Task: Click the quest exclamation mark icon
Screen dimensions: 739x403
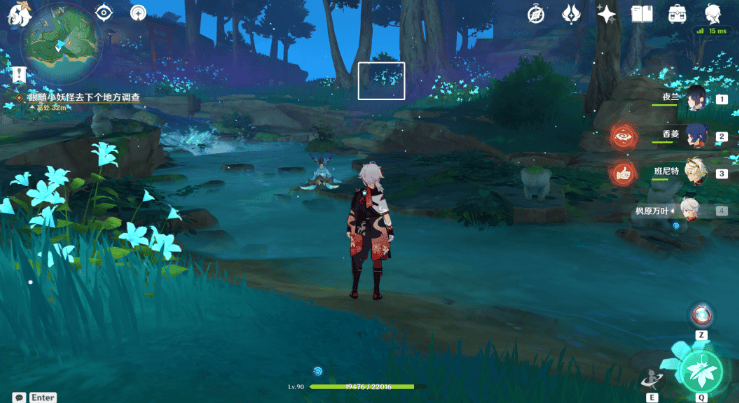Action: 18,74
